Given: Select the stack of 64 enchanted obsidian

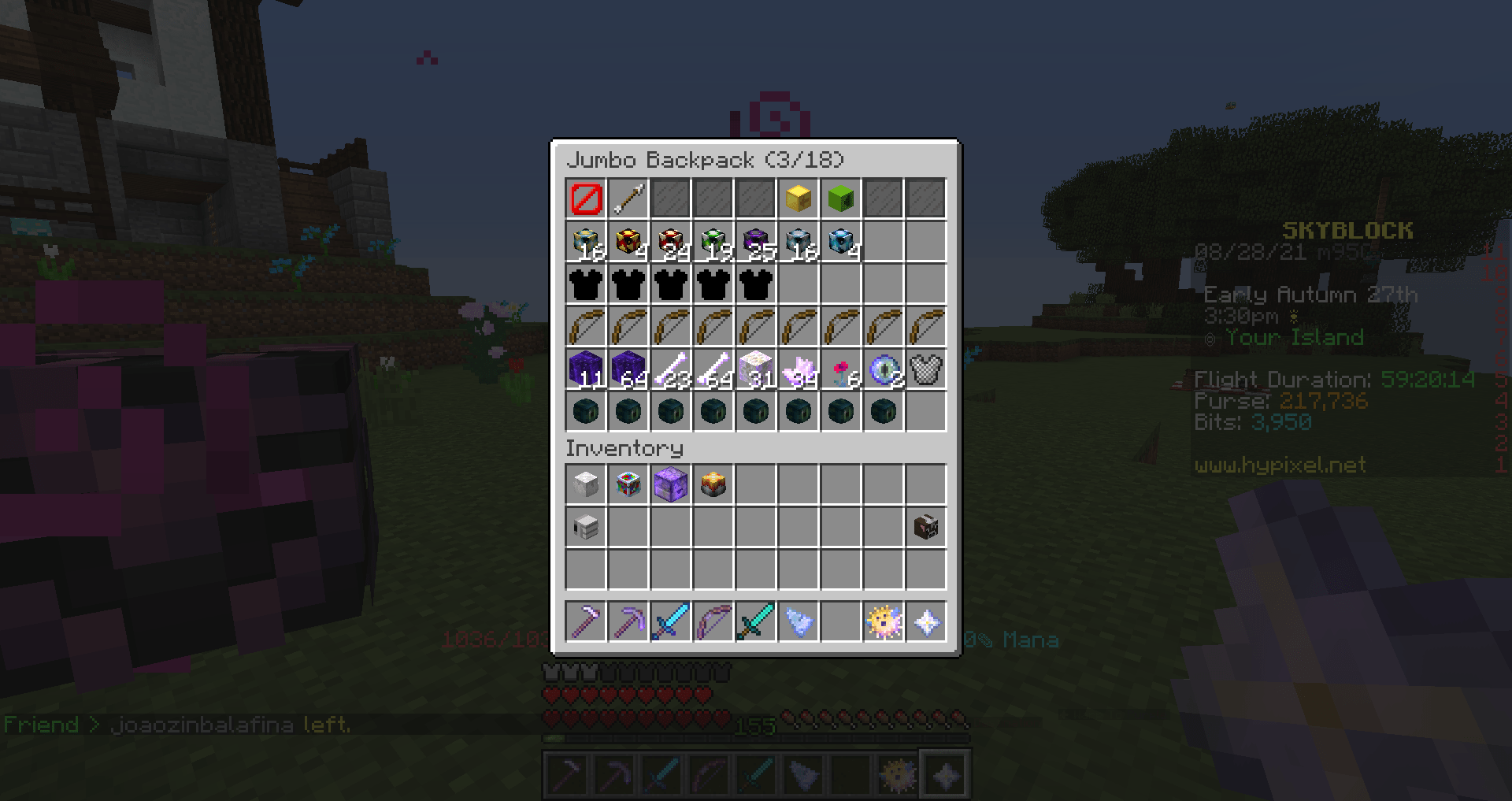Looking at the screenshot, I should (x=628, y=369).
